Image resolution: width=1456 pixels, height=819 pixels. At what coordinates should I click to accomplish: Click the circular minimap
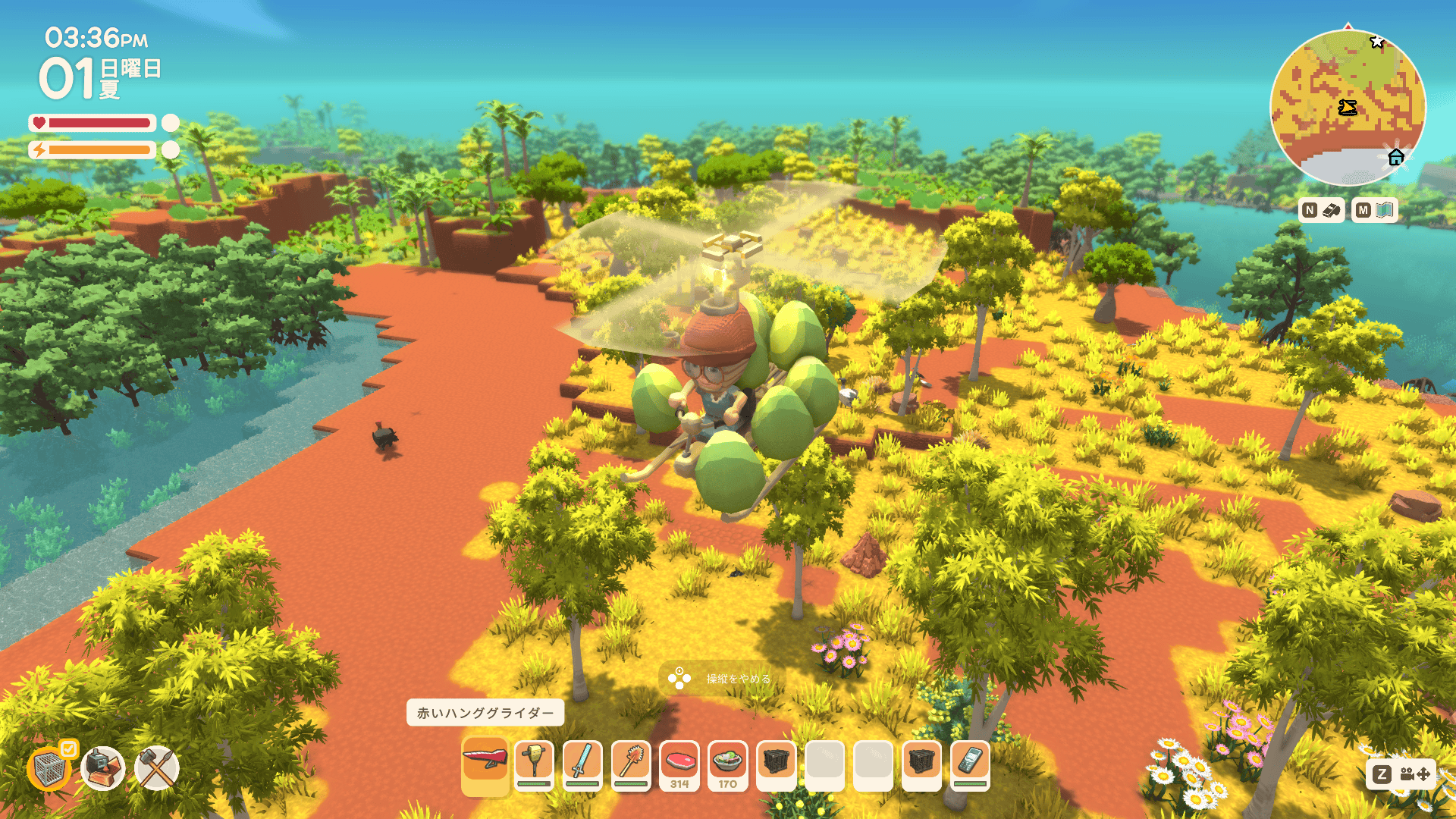pos(1348,108)
